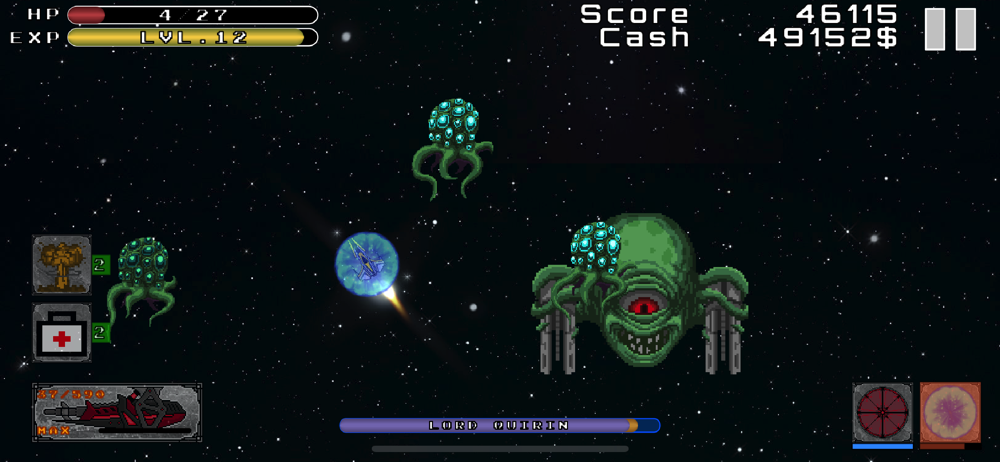The height and width of the screenshot is (462, 1000).
Task: Use the first aid medkit item
Action: tap(62, 333)
